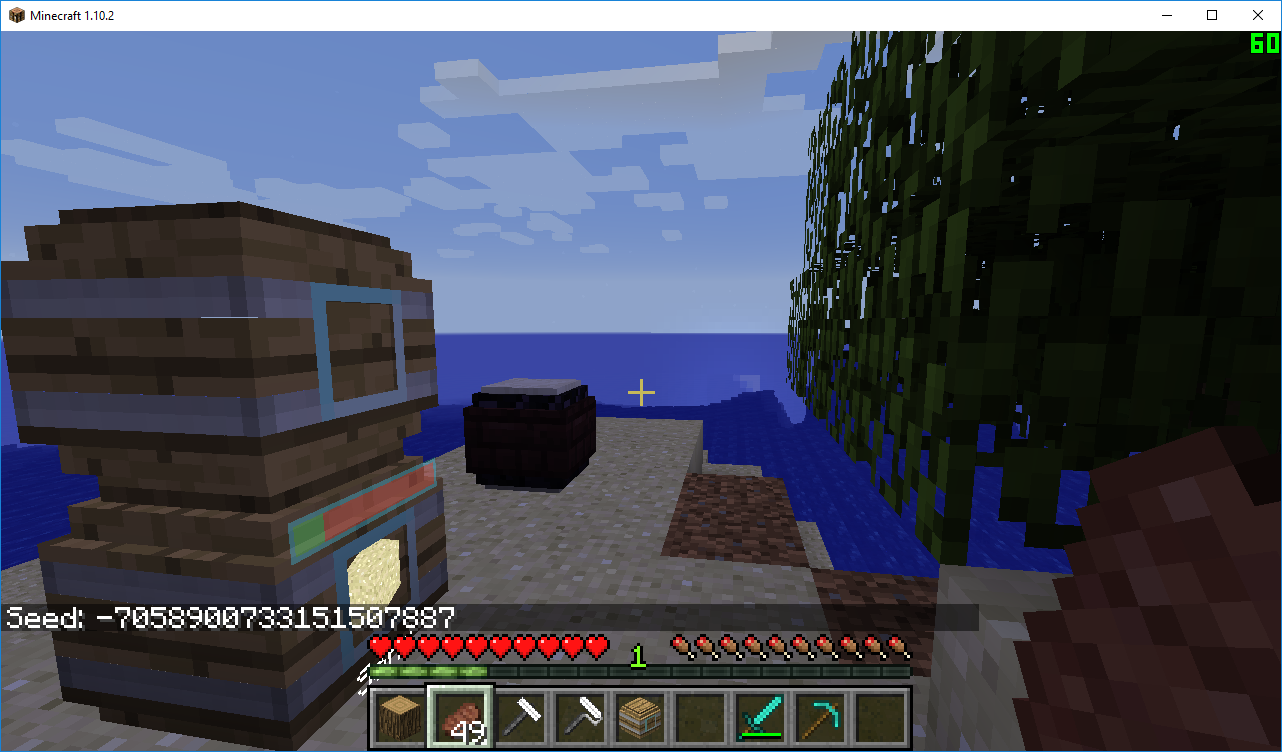Switch to the diamond pickaxe slot
Image resolution: width=1282 pixels, height=752 pixels.
tap(820, 717)
